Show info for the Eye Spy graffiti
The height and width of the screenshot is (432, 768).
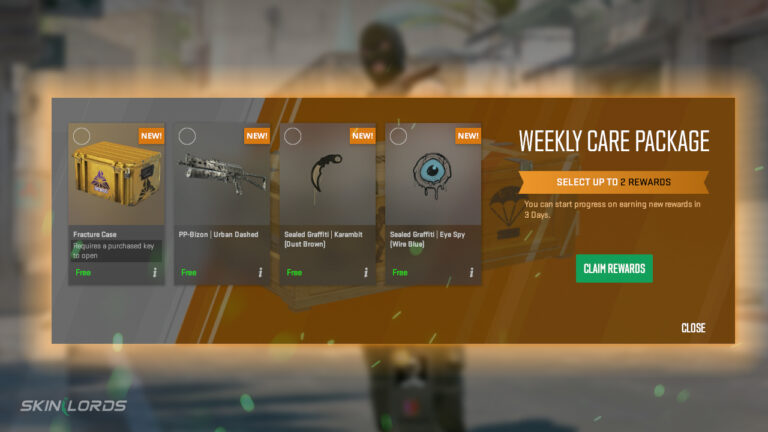click(x=471, y=272)
